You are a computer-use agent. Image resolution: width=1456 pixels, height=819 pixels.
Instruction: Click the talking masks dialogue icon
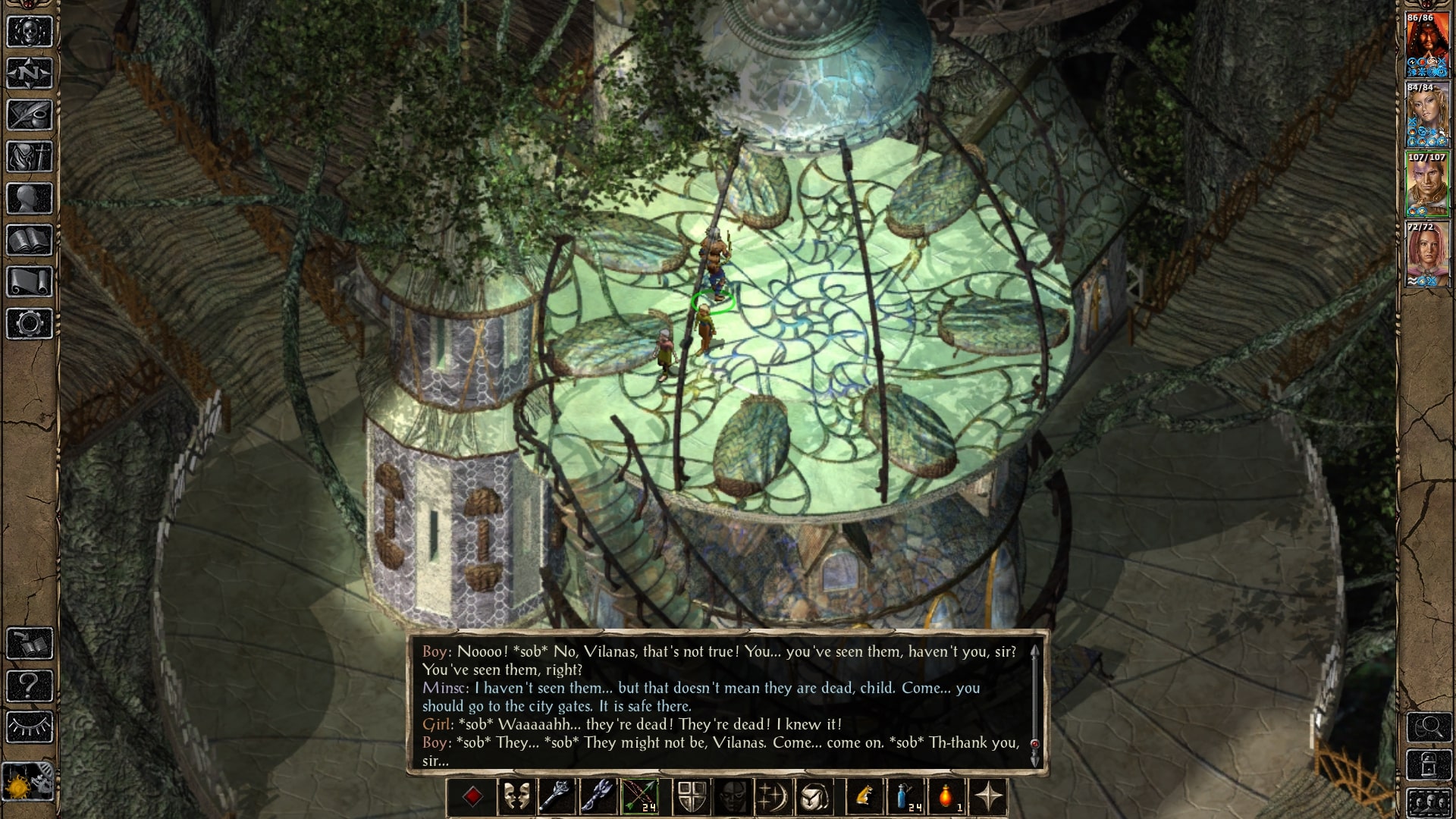click(516, 796)
